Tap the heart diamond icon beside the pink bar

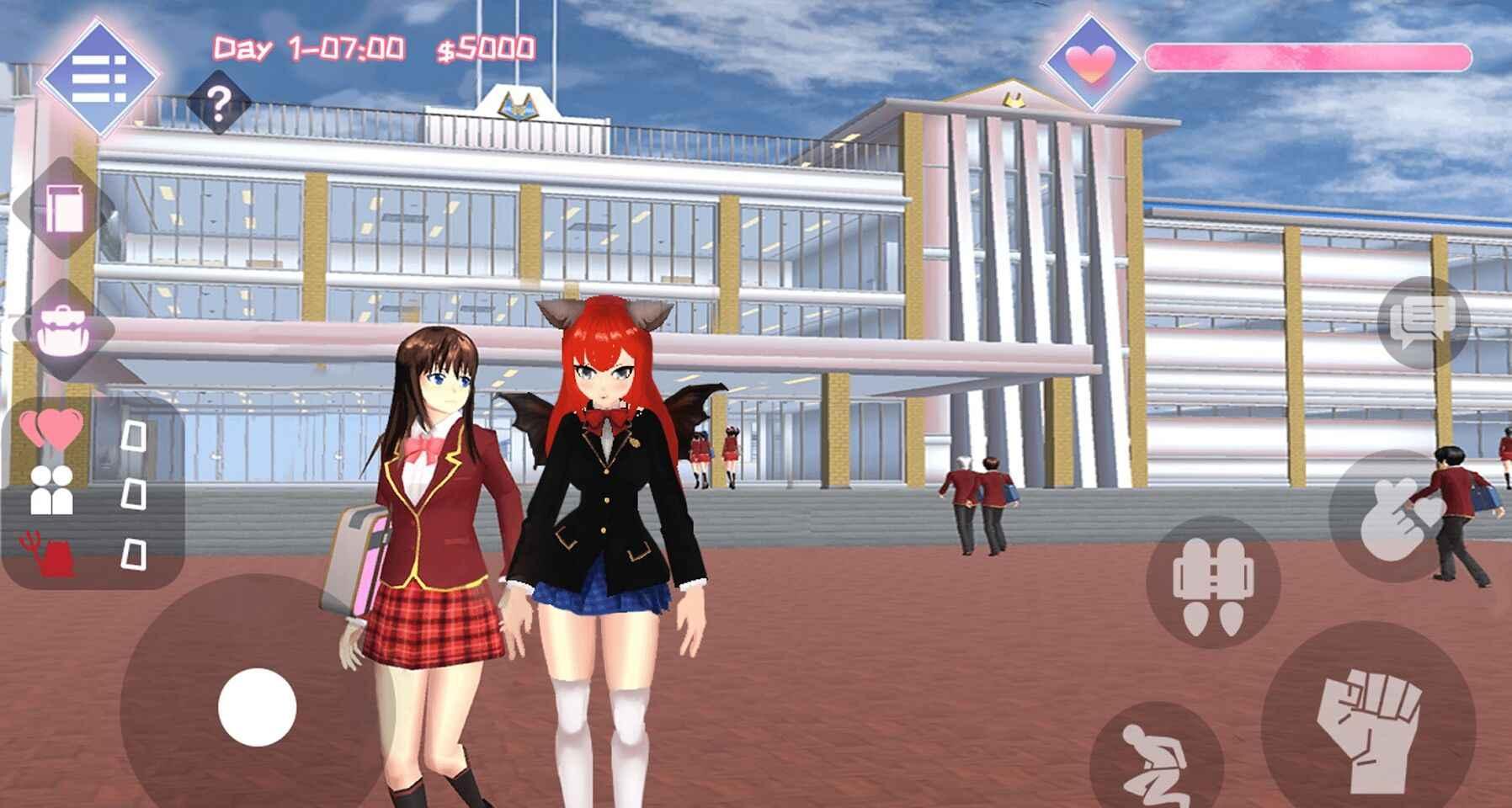[1090, 61]
